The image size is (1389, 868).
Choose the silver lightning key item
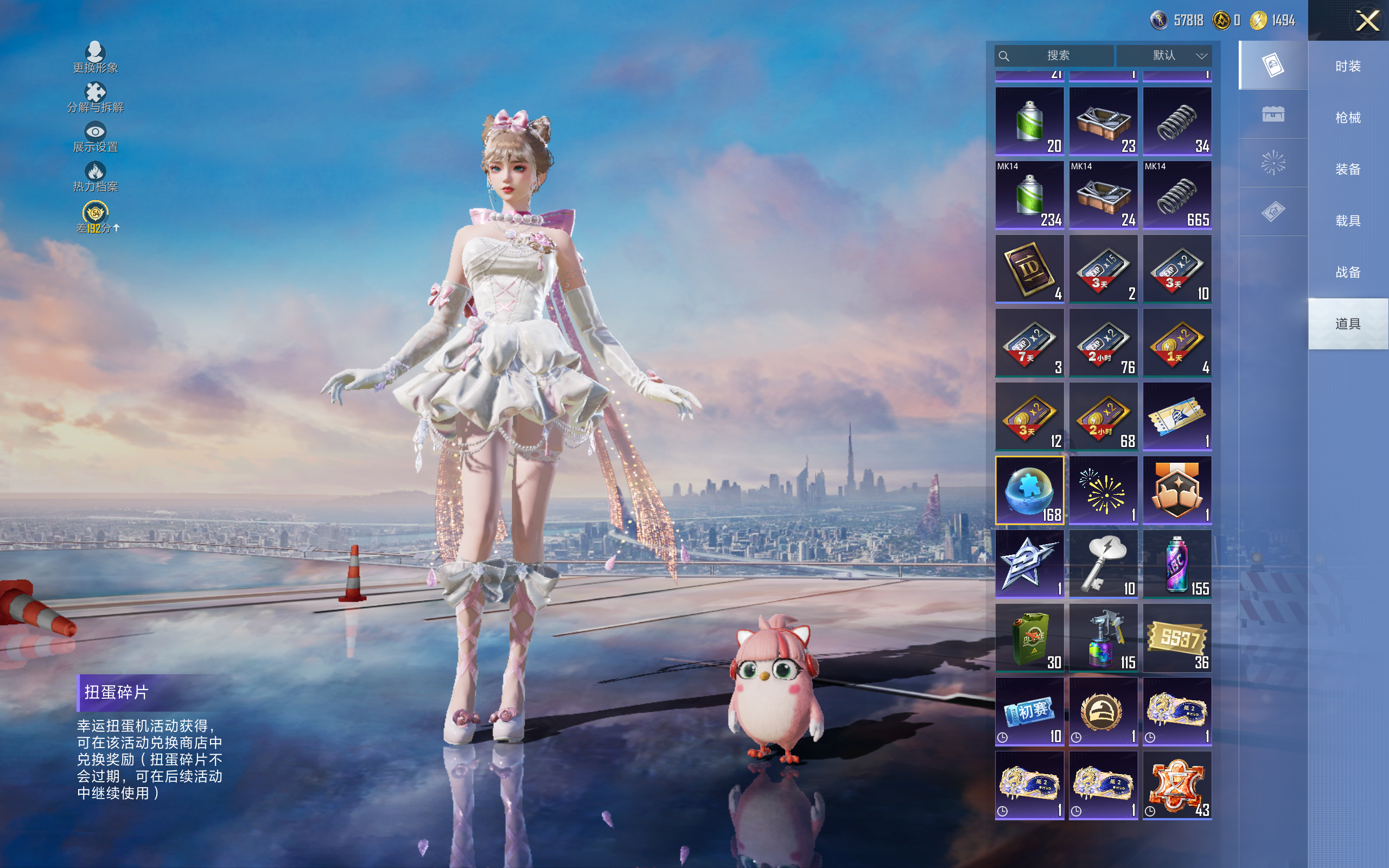coord(1103,564)
